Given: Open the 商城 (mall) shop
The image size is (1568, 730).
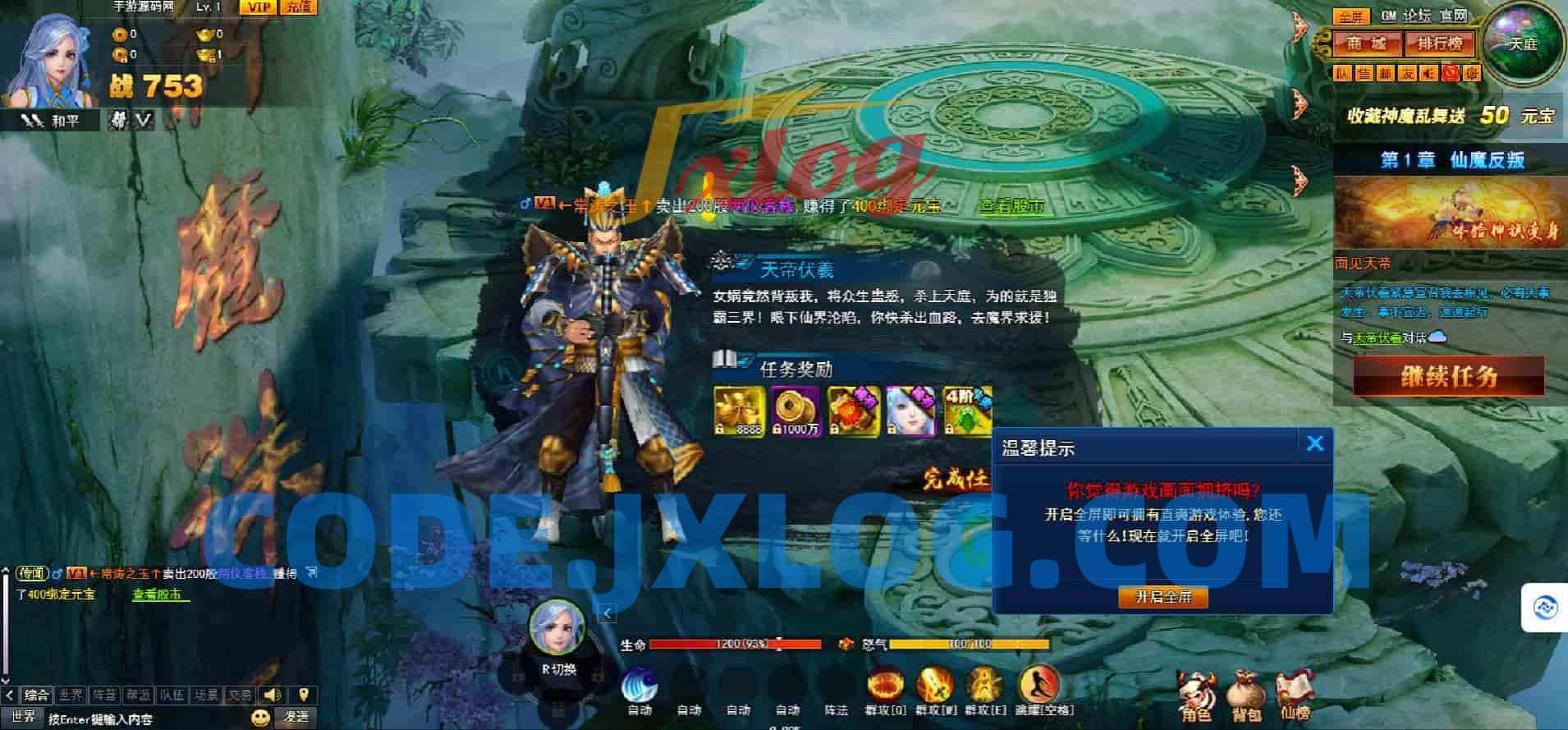Looking at the screenshot, I should tap(1365, 43).
